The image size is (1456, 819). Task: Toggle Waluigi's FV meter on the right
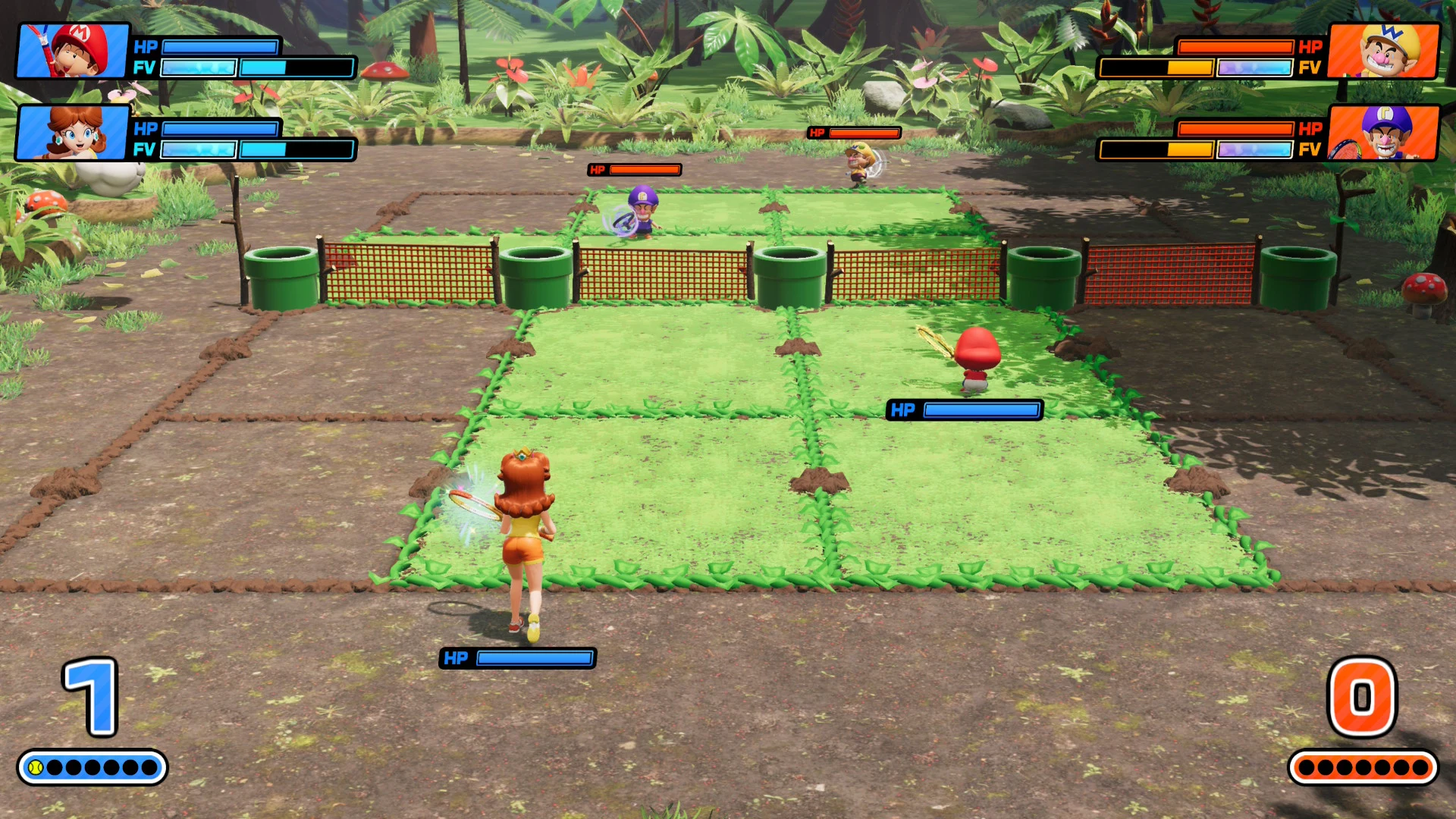tap(1197, 149)
